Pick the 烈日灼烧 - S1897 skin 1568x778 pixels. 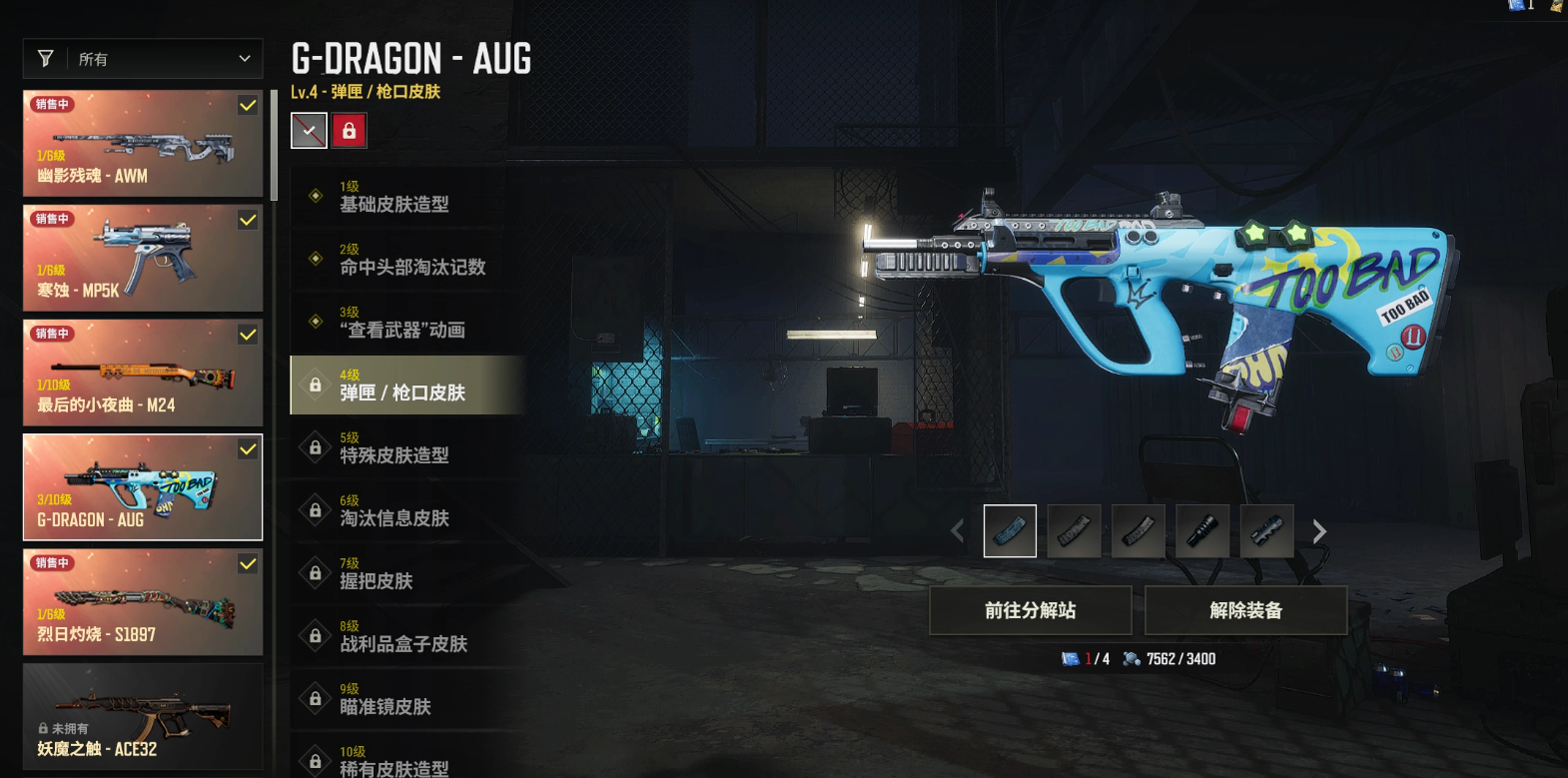(x=143, y=602)
